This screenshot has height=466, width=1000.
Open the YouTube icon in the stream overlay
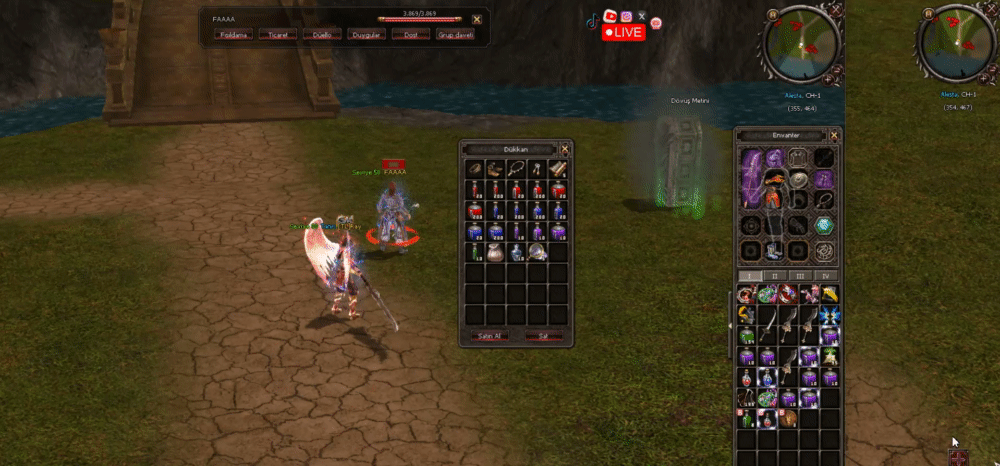(x=611, y=16)
